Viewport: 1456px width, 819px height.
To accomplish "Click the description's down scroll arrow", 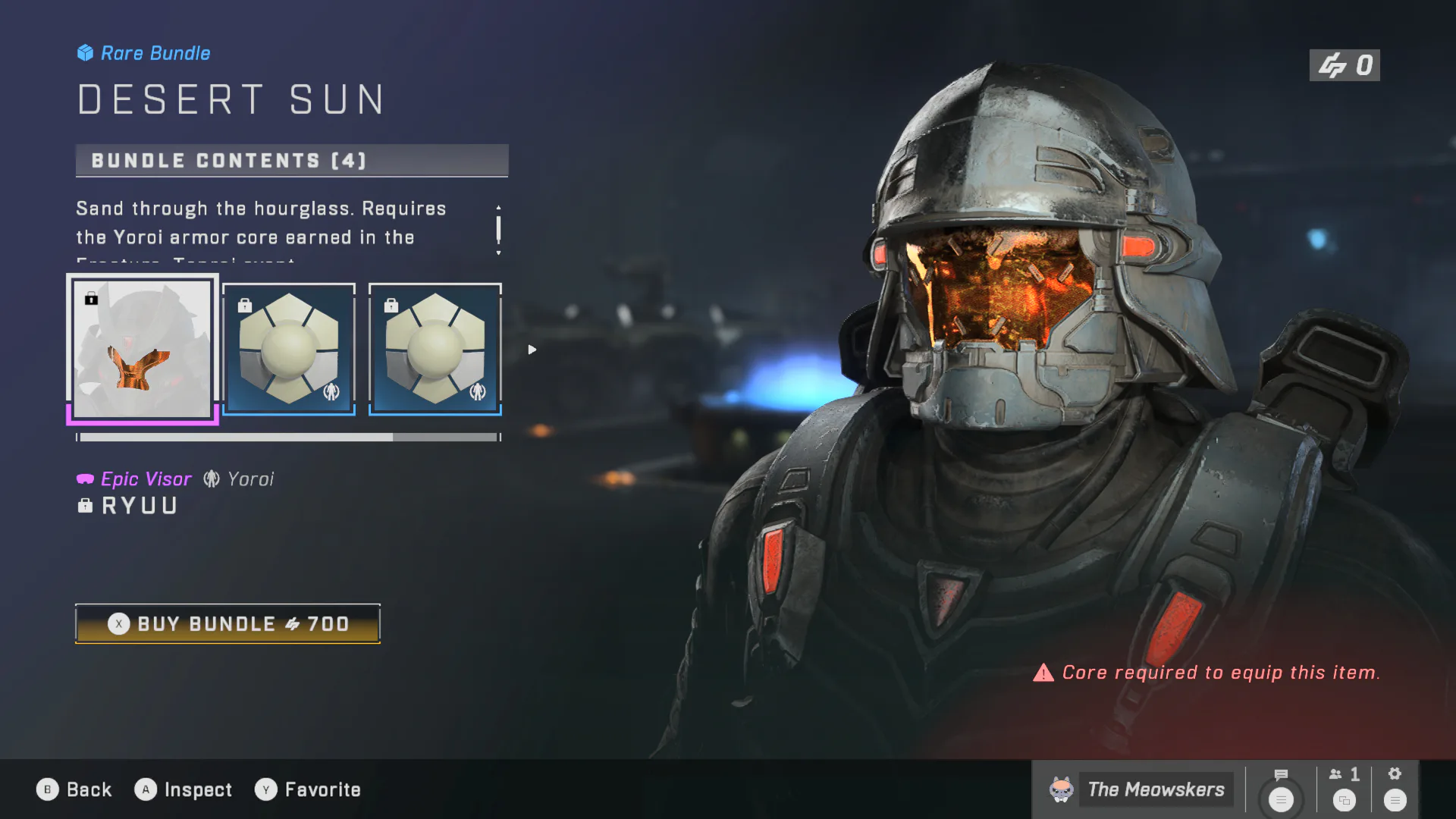I will (x=498, y=253).
